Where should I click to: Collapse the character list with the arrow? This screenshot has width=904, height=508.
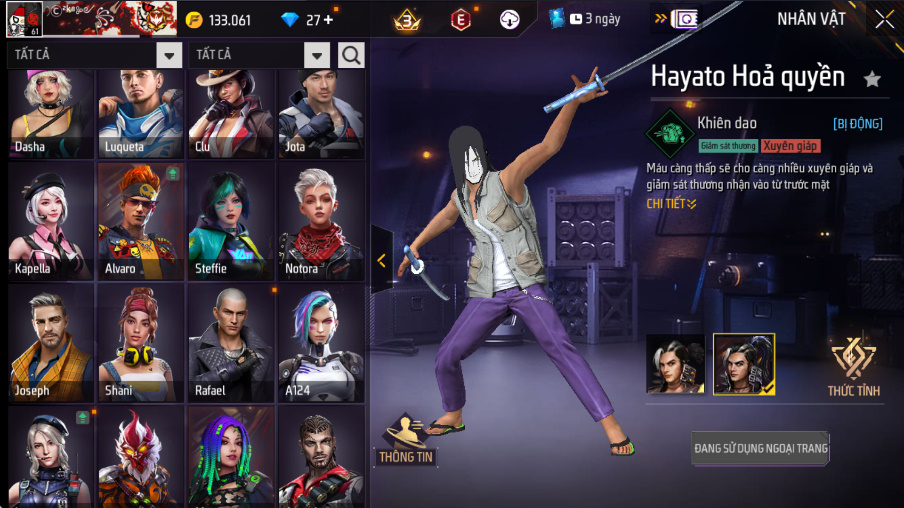click(x=381, y=260)
